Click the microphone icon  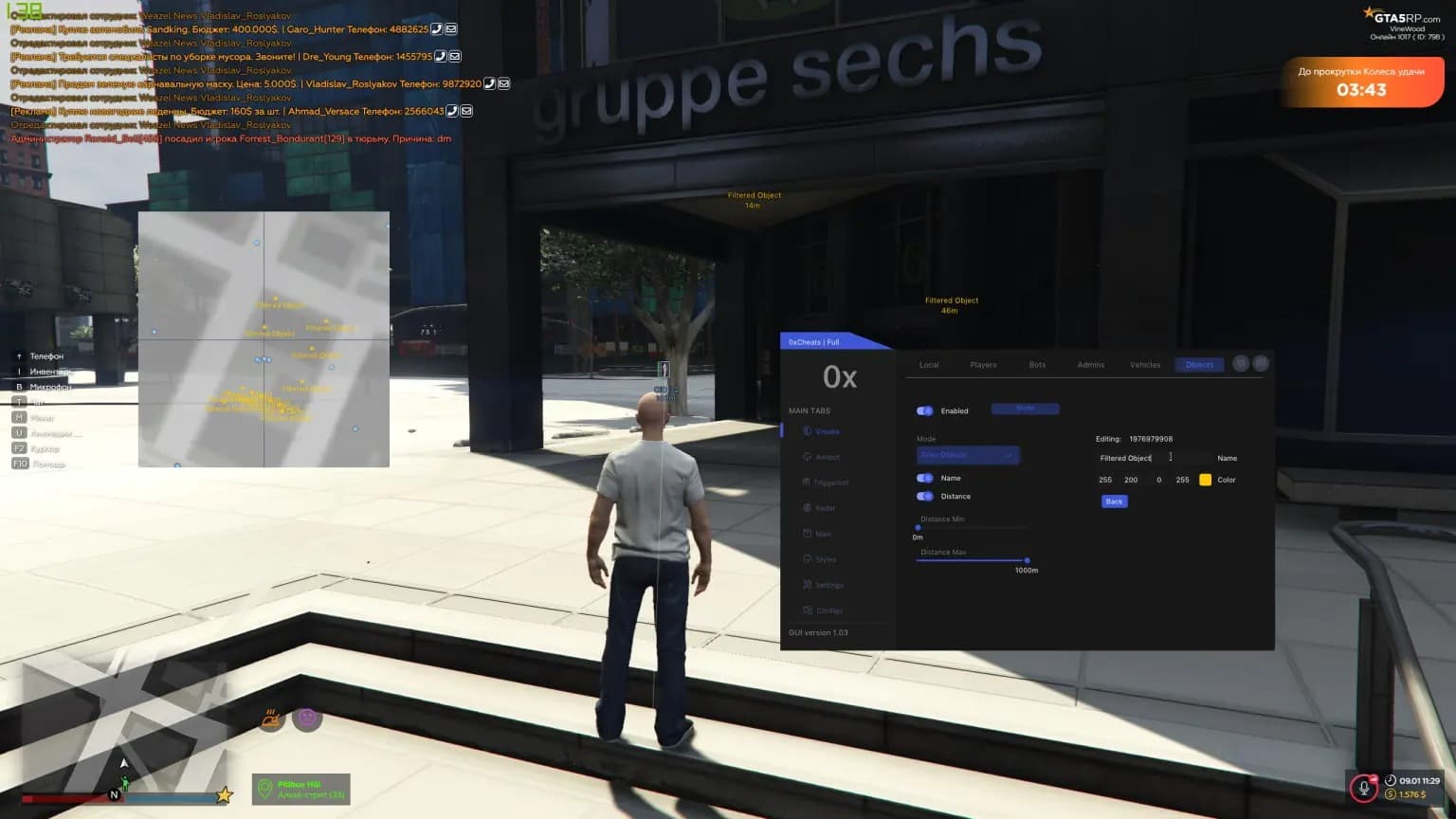(x=1364, y=787)
